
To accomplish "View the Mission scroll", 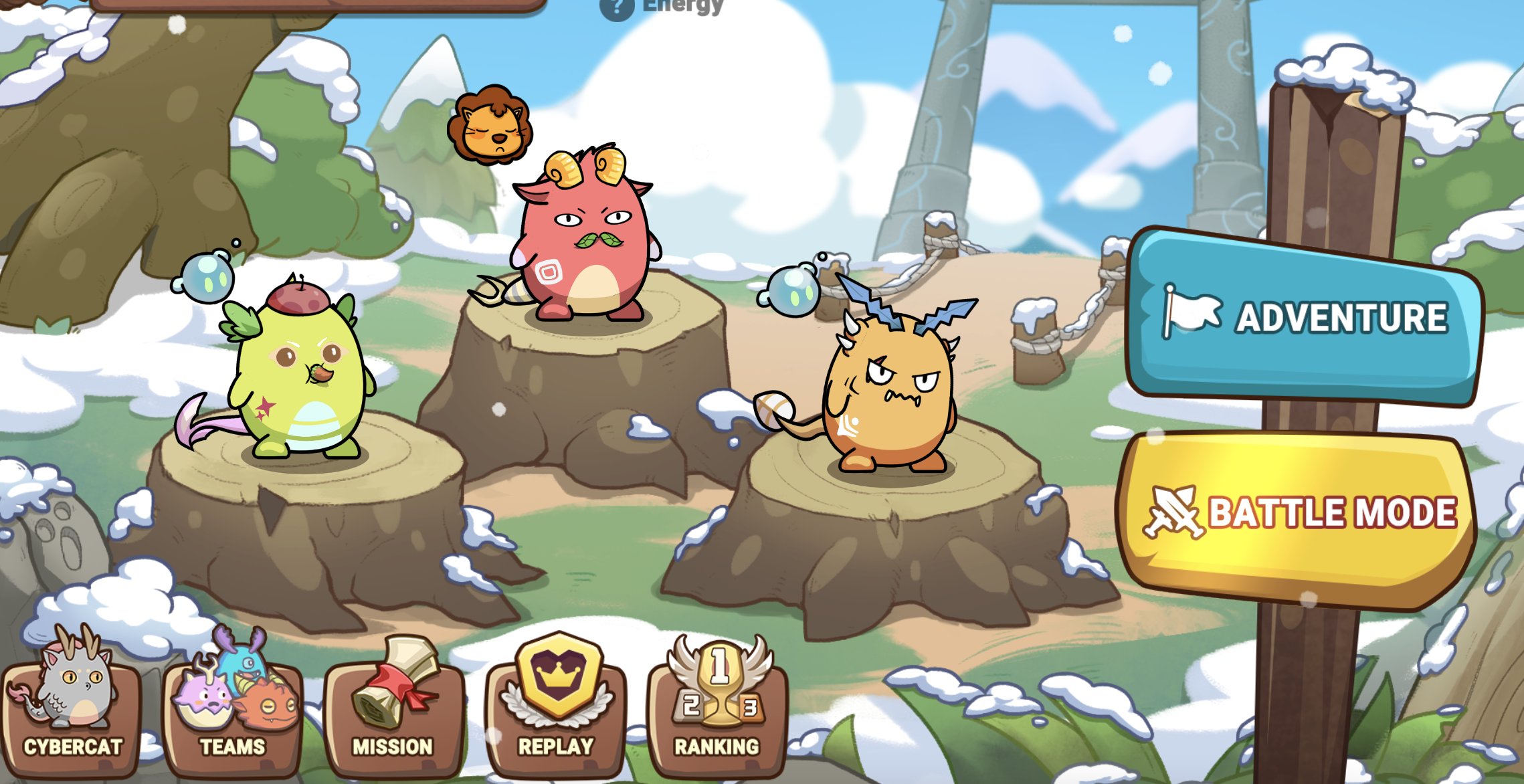I will tap(393, 709).
